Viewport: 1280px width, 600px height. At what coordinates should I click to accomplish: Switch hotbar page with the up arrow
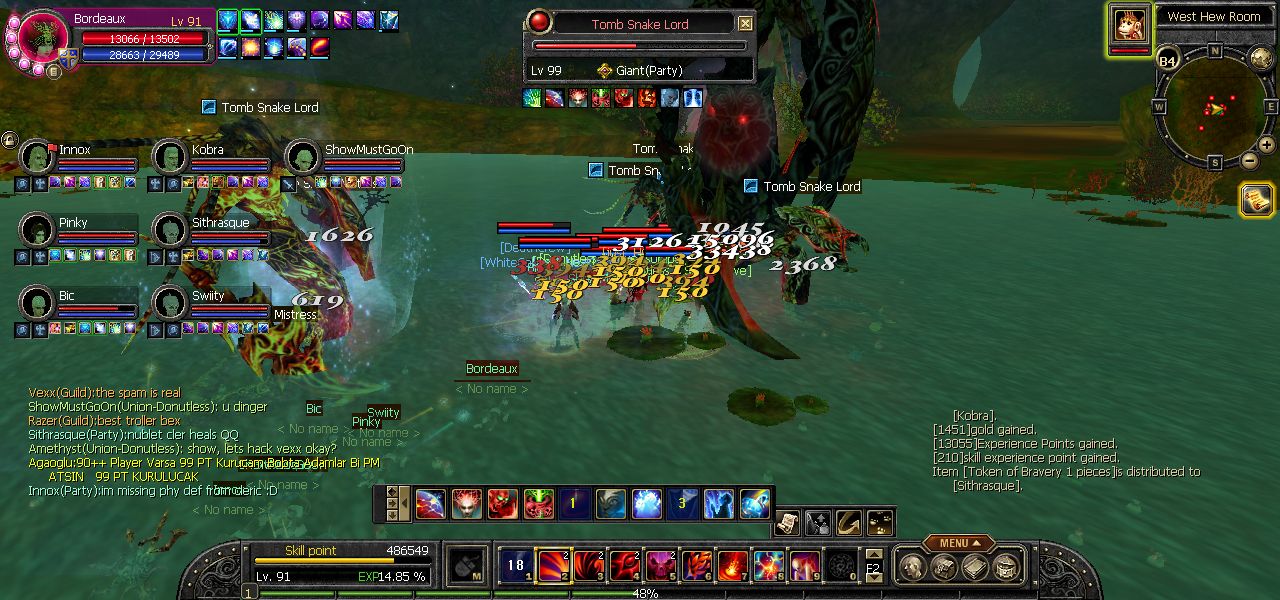click(874, 554)
